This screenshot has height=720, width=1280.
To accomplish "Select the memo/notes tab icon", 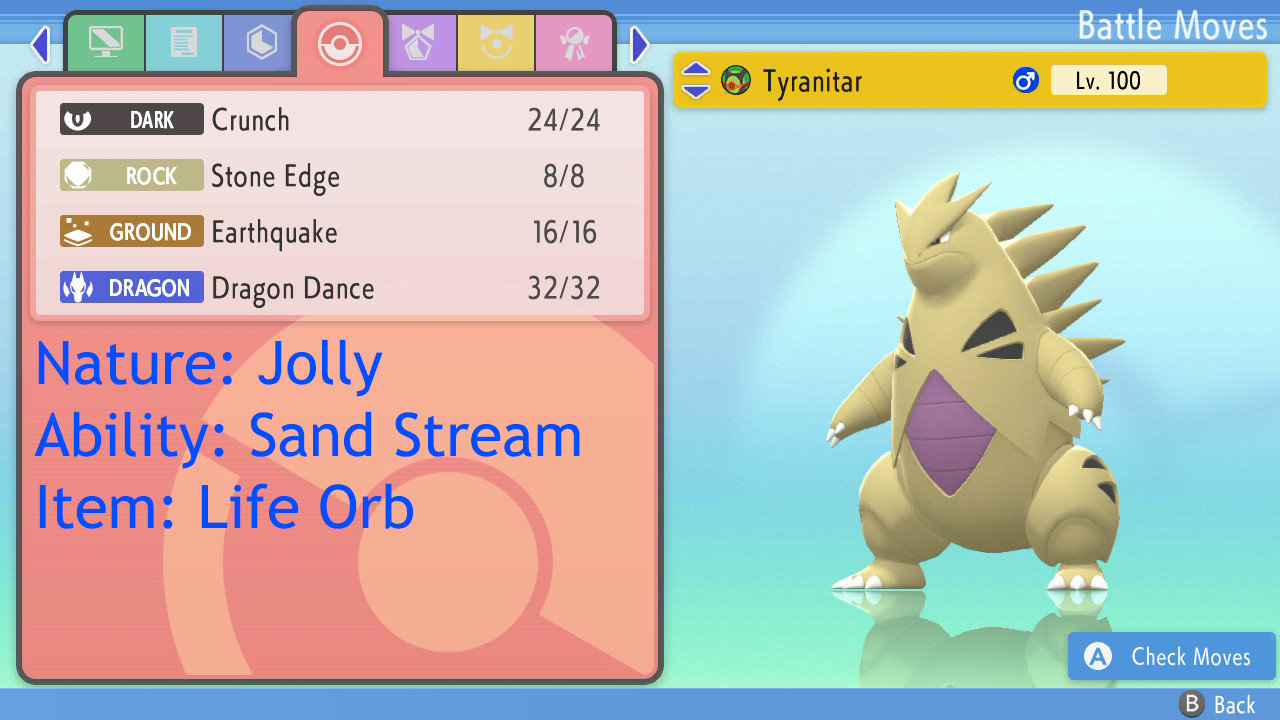I will [184, 43].
